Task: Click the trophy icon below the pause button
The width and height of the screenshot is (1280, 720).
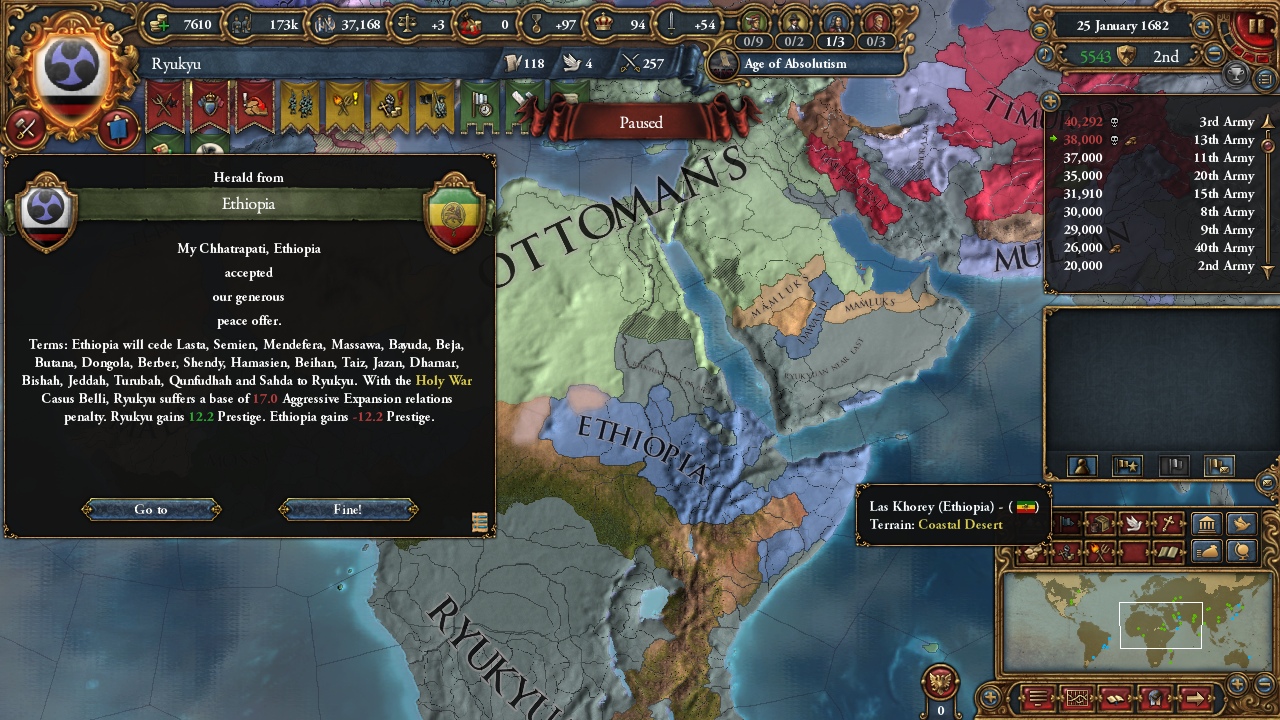Action: [1235, 74]
